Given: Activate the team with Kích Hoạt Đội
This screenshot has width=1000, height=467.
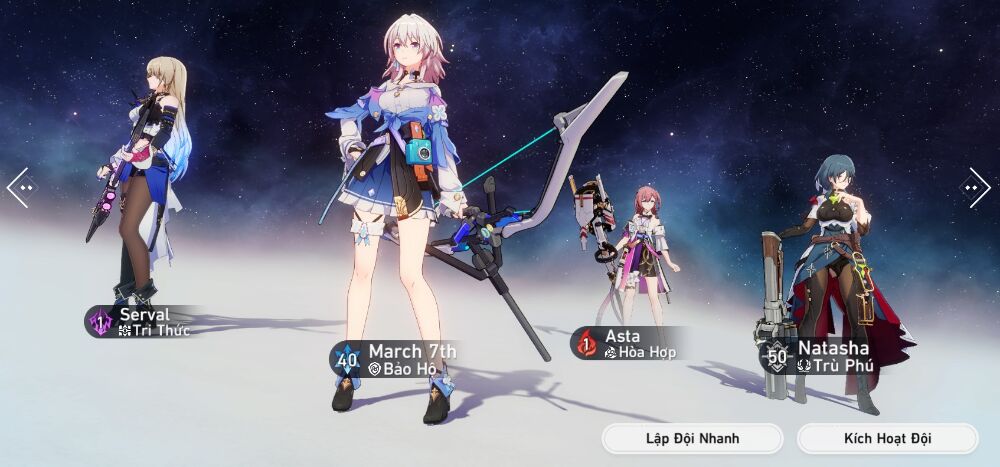Looking at the screenshot, I should pos(887,438).
